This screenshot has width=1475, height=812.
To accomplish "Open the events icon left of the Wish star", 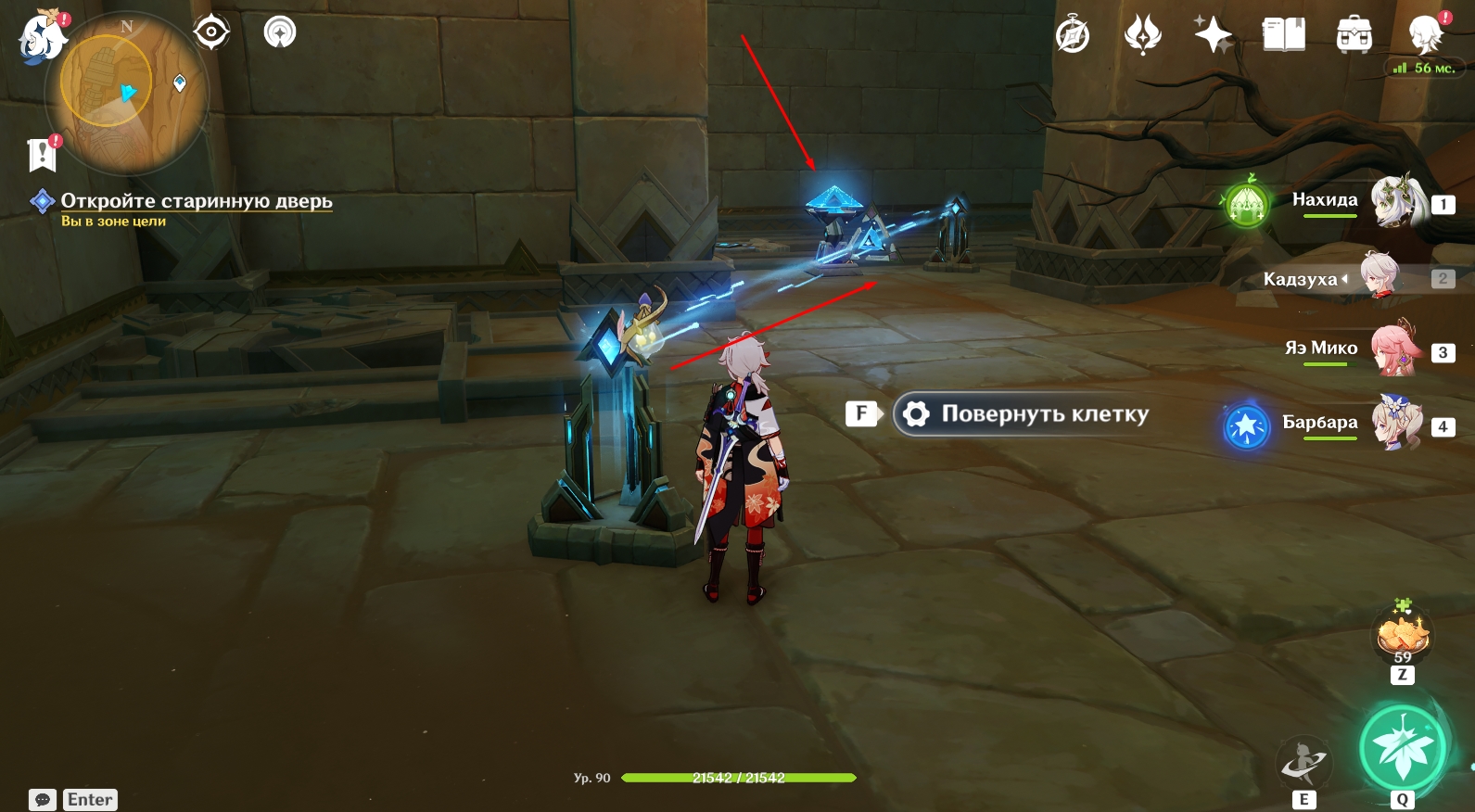I will click(1142, 36).
